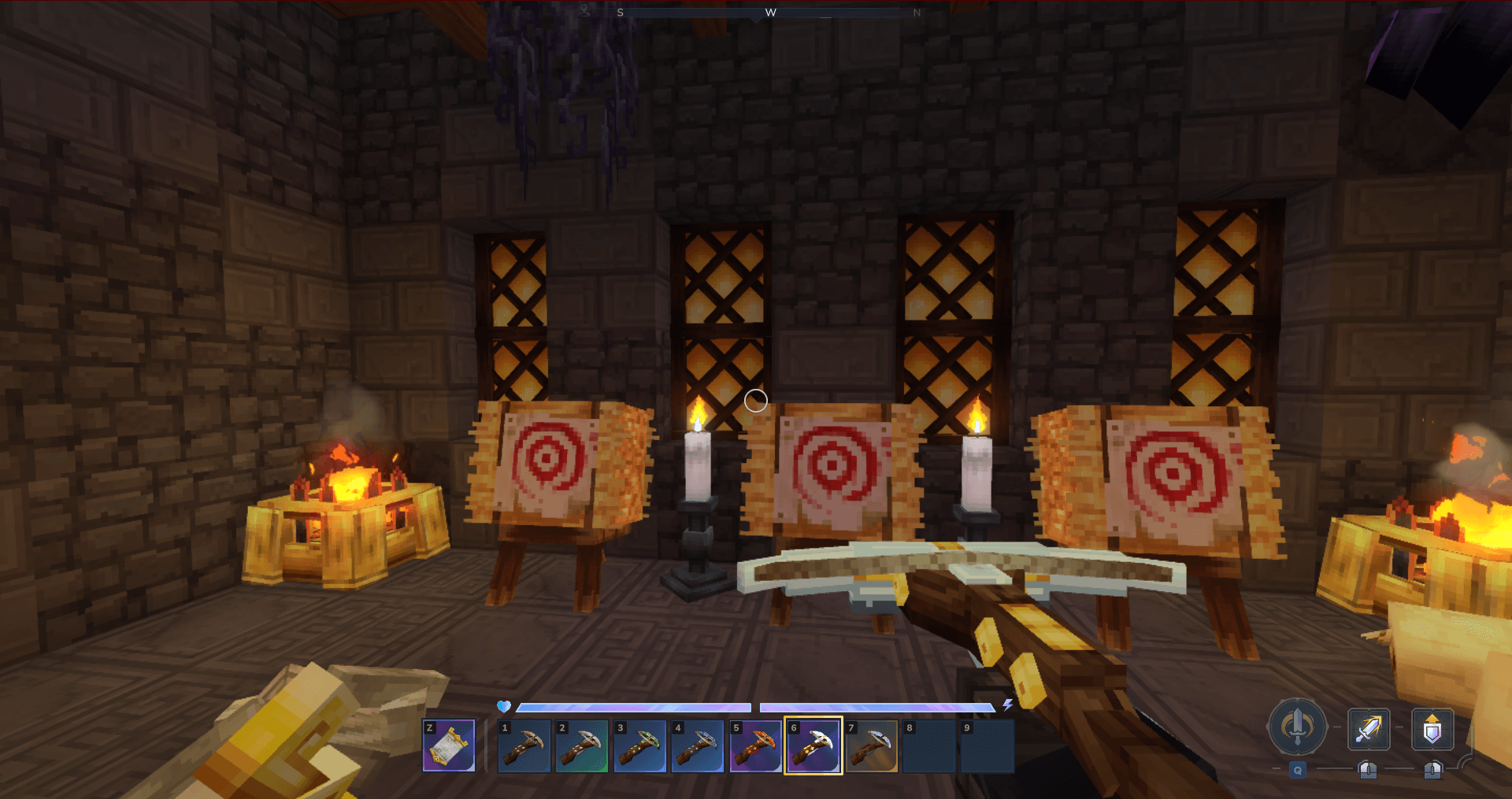The height and width of the screenshot is (799, 1512).
Task: Click the glowing sword attack ability icon
Action: pyautogui.click(x=1368, y=728)
